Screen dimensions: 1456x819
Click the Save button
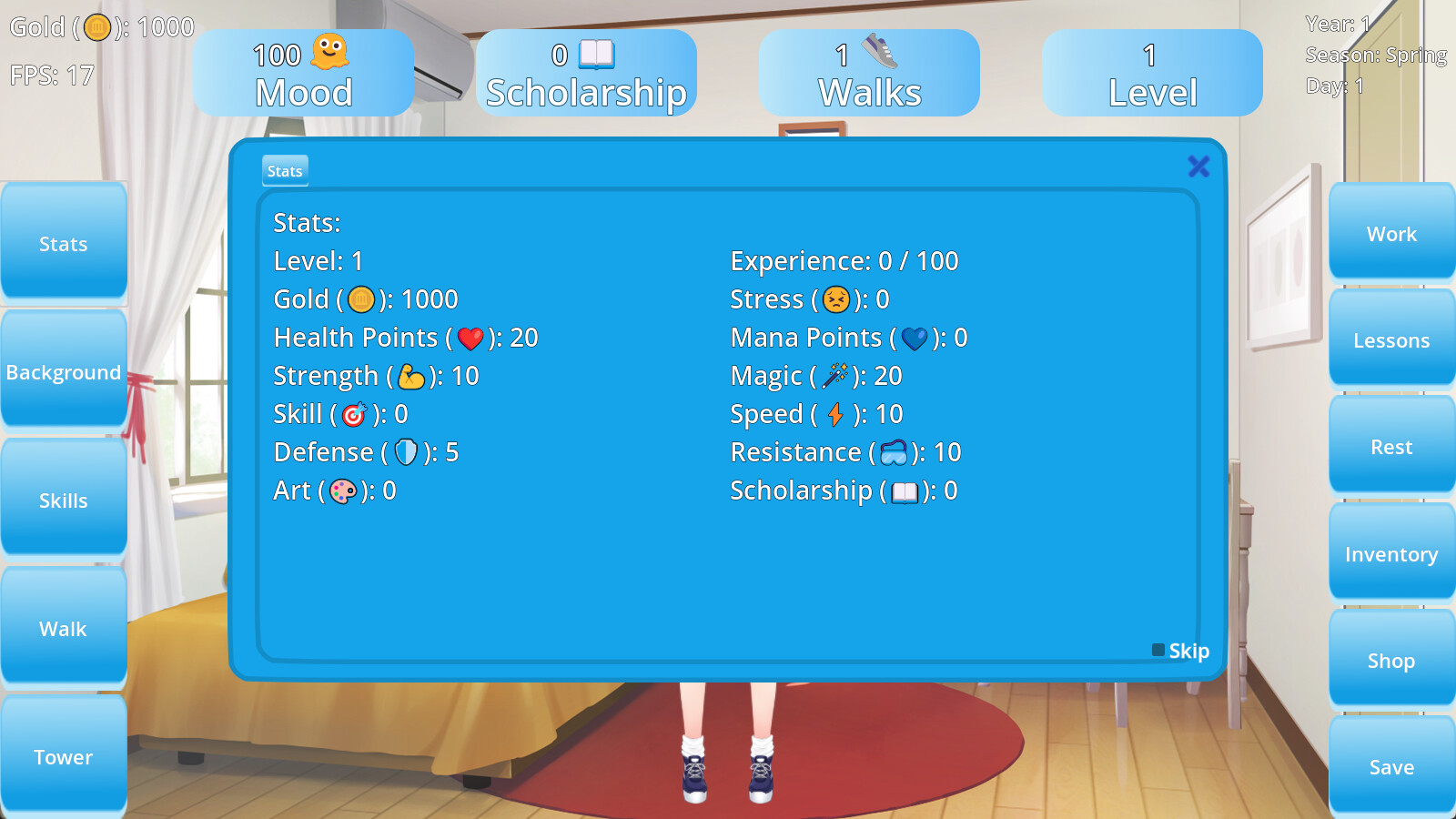point(1390,767)
